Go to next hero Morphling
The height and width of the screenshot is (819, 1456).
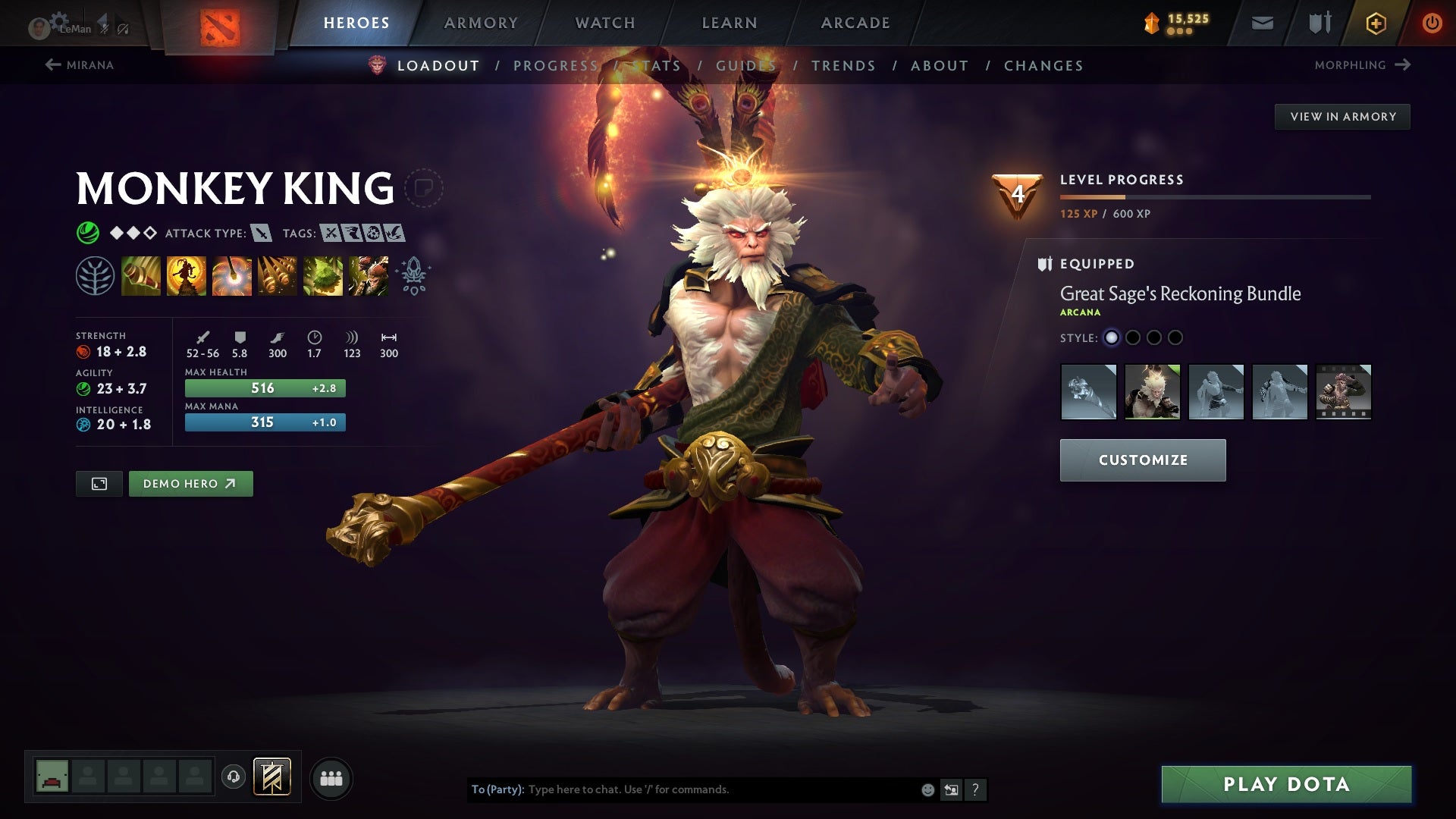point(1362,65)
